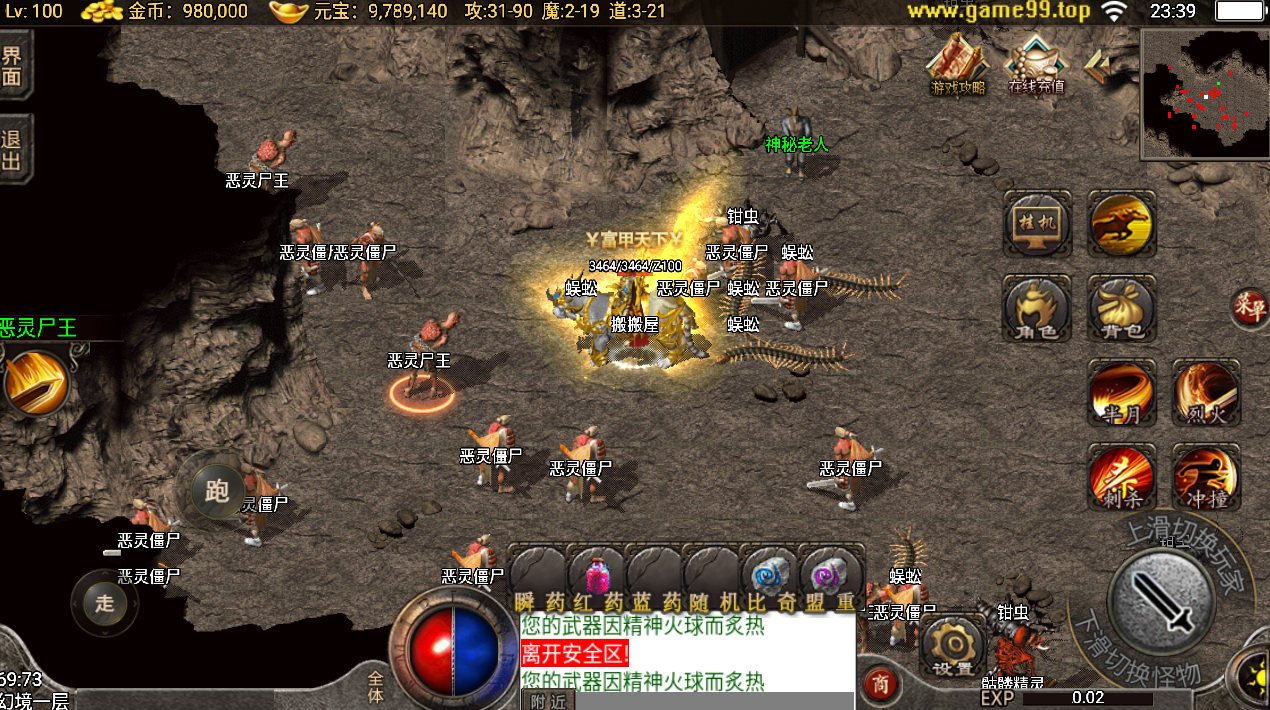This screenshot has height=710, width=1270.
Task: Open the 设置 settings gear
Action: (952, 647)
